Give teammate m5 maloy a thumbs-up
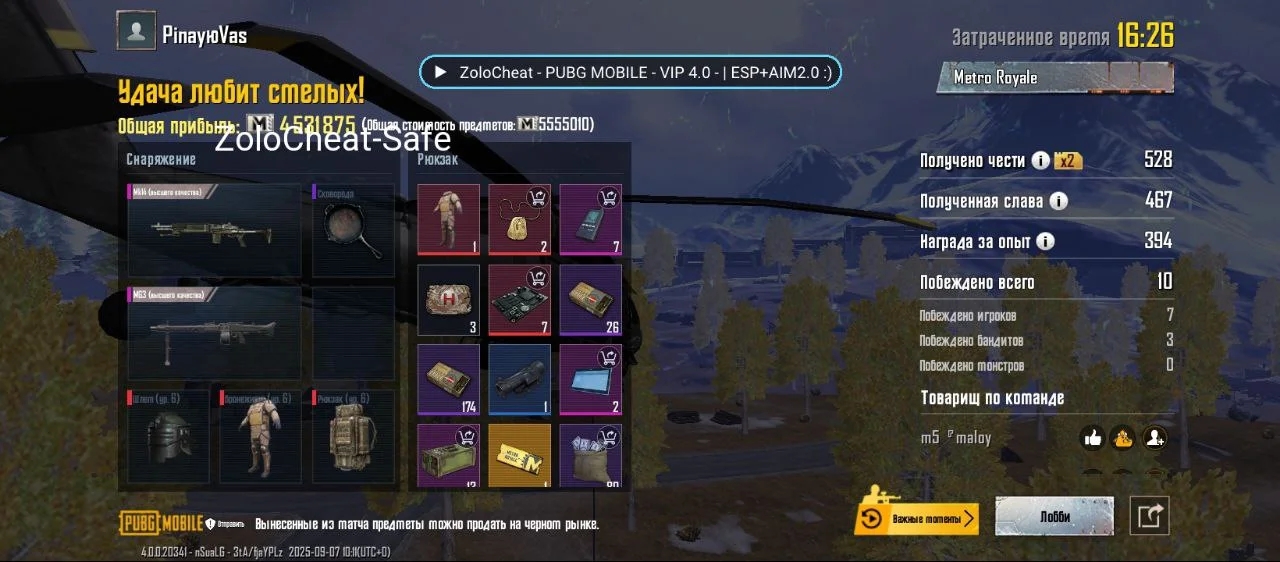This screenshot has width=1280, height=562. tap(1092, 438)
